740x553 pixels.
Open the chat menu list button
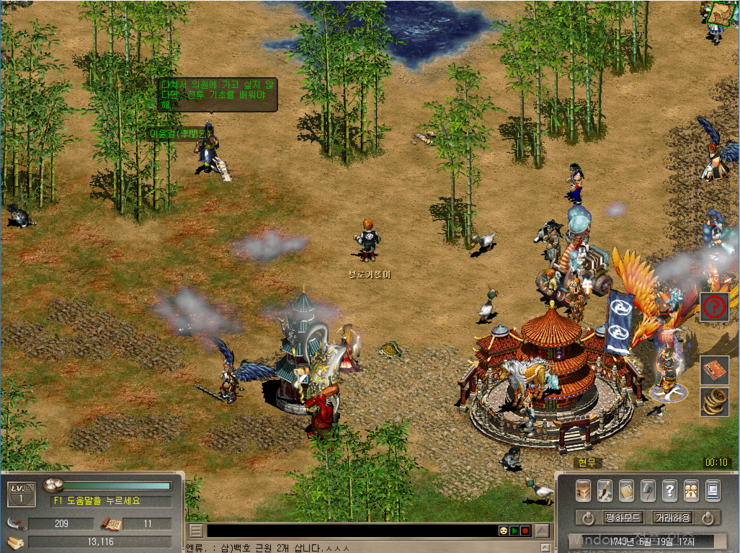tap(196, 530)
